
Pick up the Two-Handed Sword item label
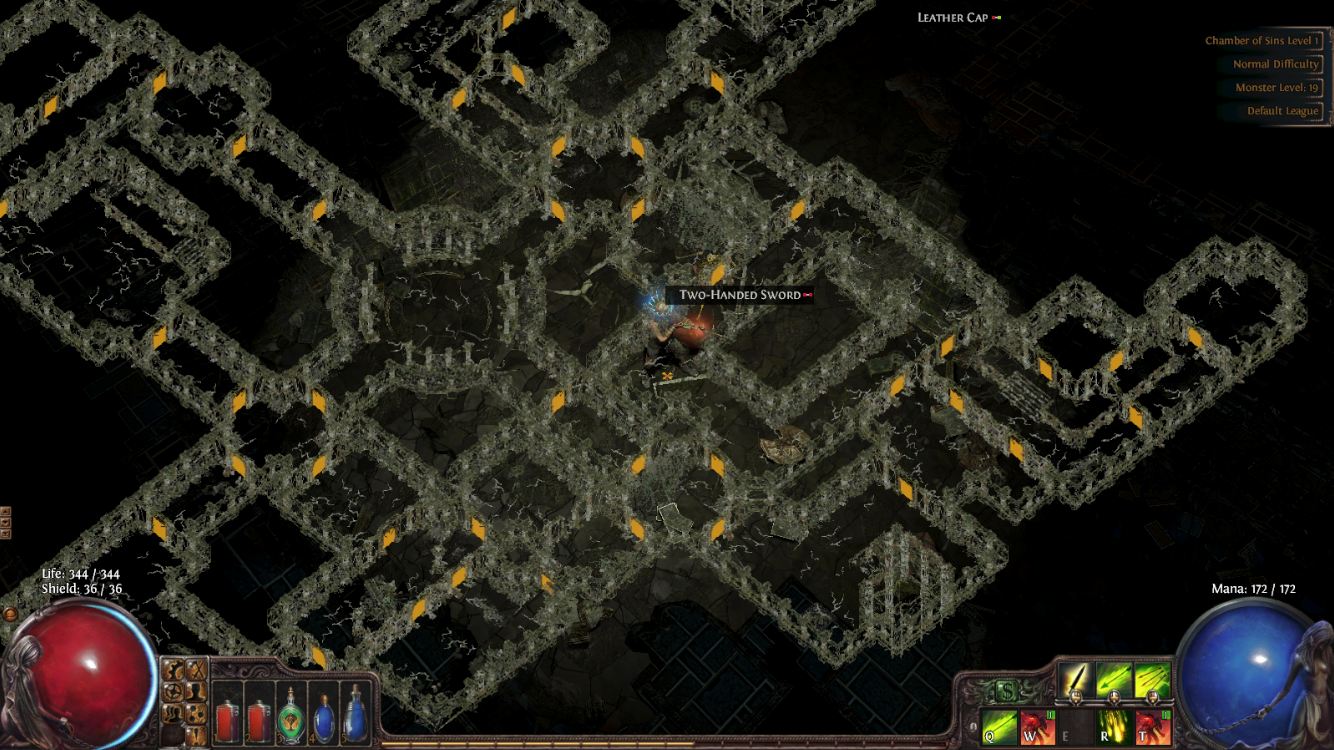pyautogui.click(x=740, y=295)
